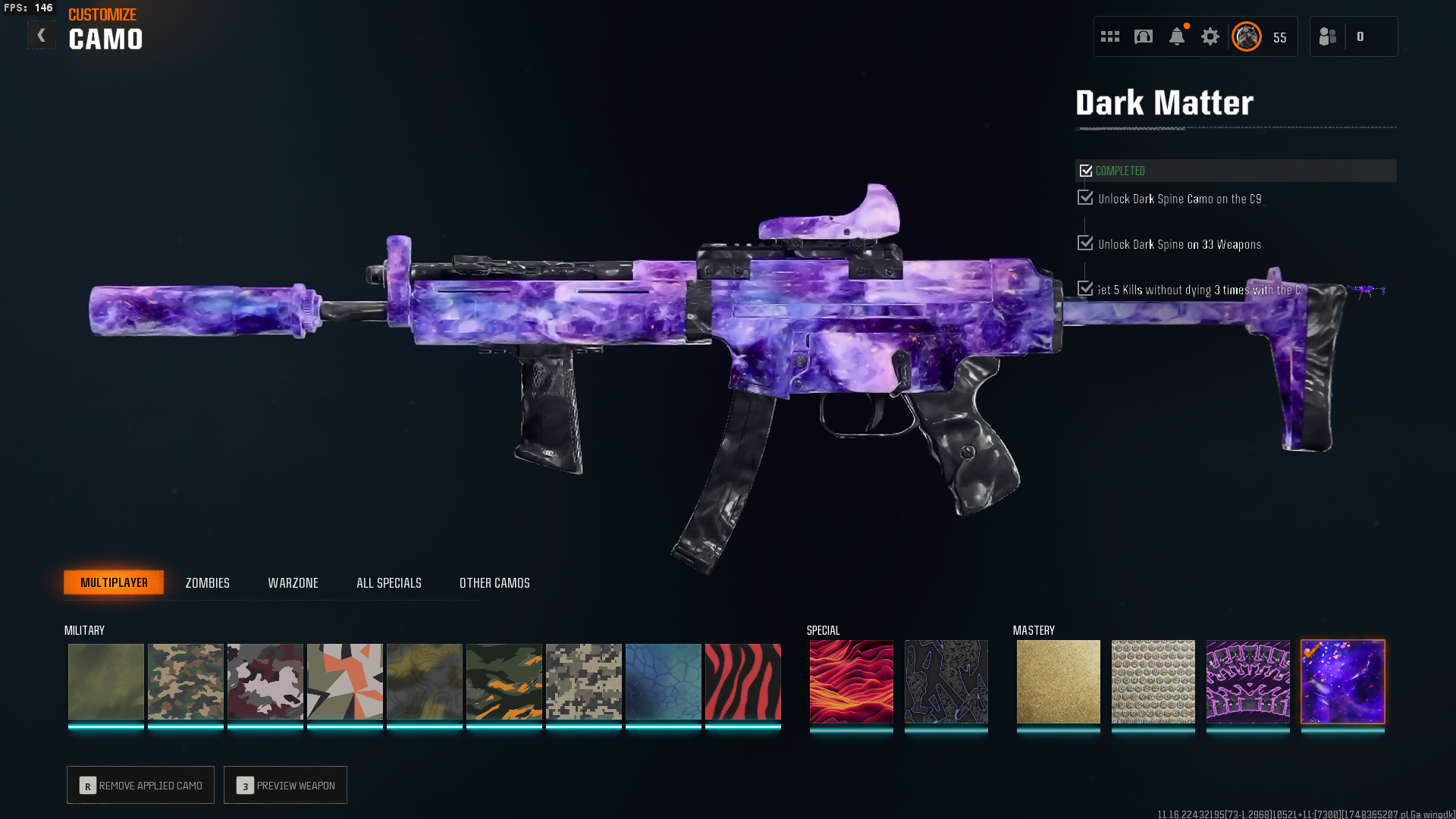Open the Warzone camo tab
Image resolution: width=1456 pixels, height=819 pixels.
tap(293, 582)
